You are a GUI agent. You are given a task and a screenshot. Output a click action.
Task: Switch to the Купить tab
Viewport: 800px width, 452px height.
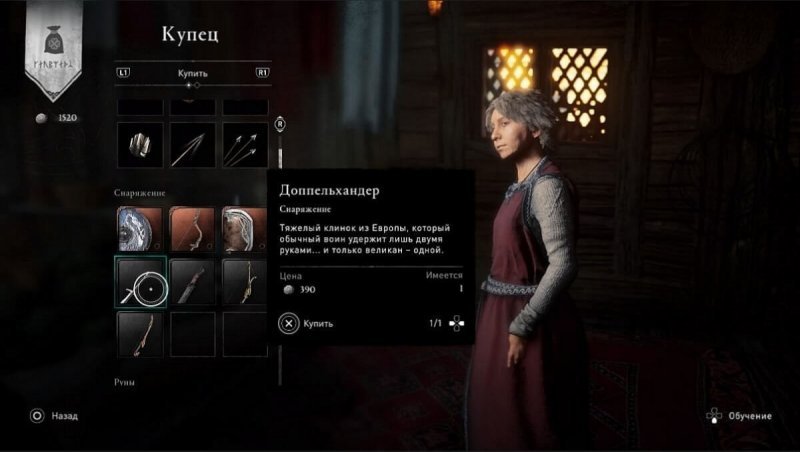(x=193, y=73)
